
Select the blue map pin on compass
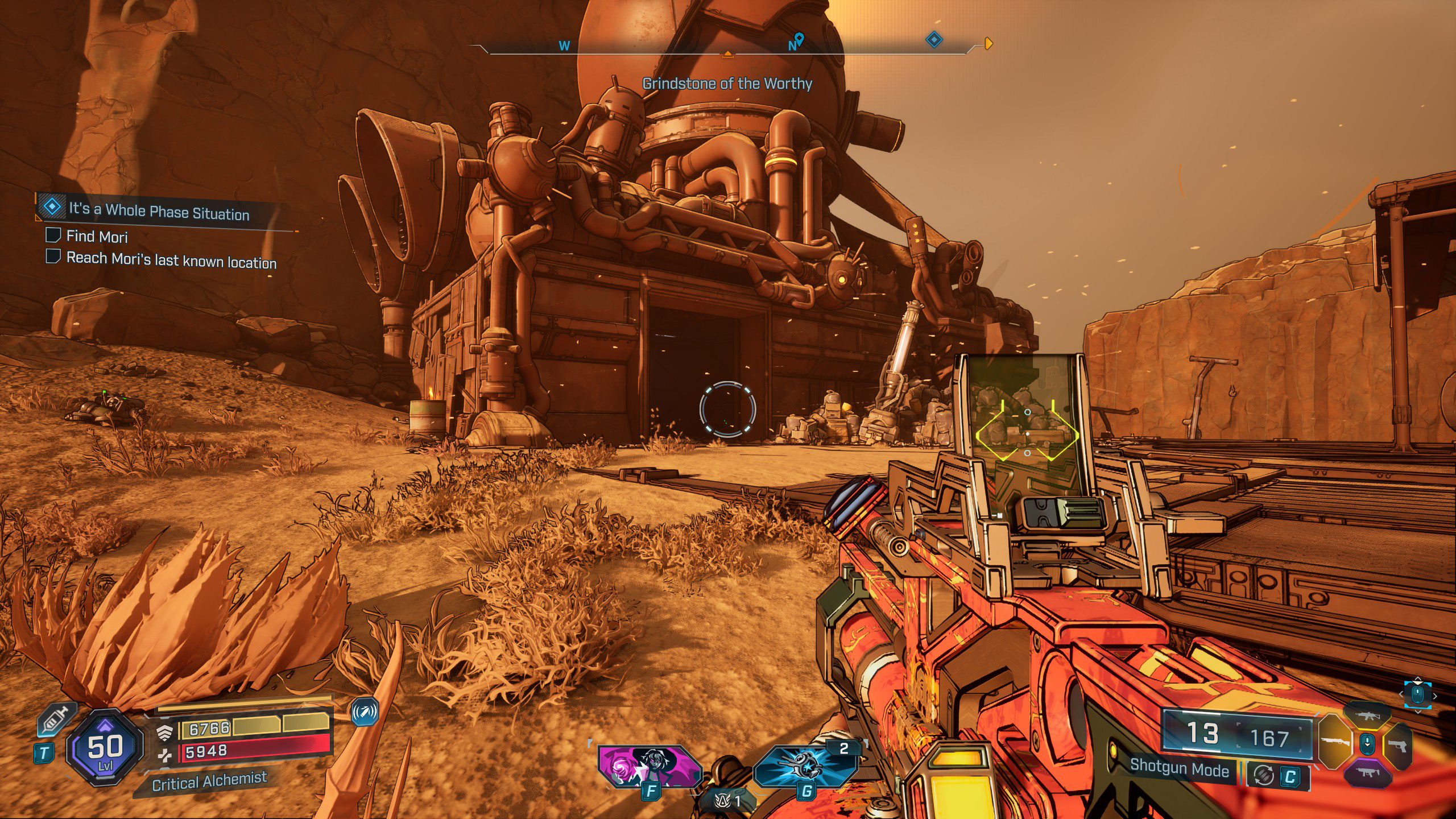799,39
